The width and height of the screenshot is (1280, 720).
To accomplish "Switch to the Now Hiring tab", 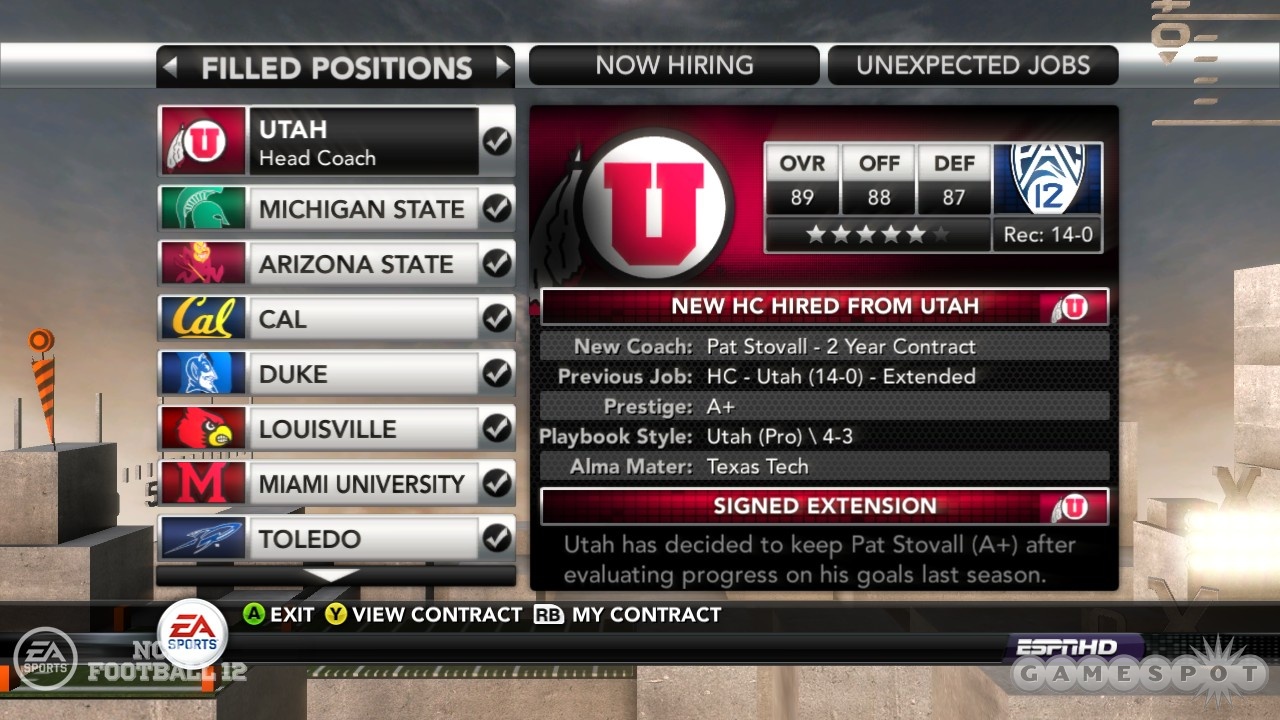I will pyautogui.click(x=674, y=66).
